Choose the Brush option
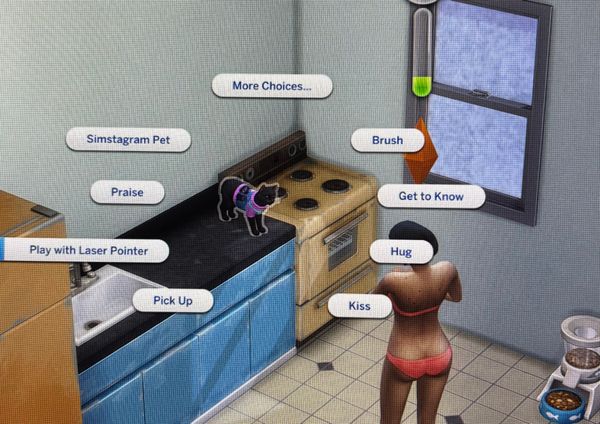 (x=387, y=141)
